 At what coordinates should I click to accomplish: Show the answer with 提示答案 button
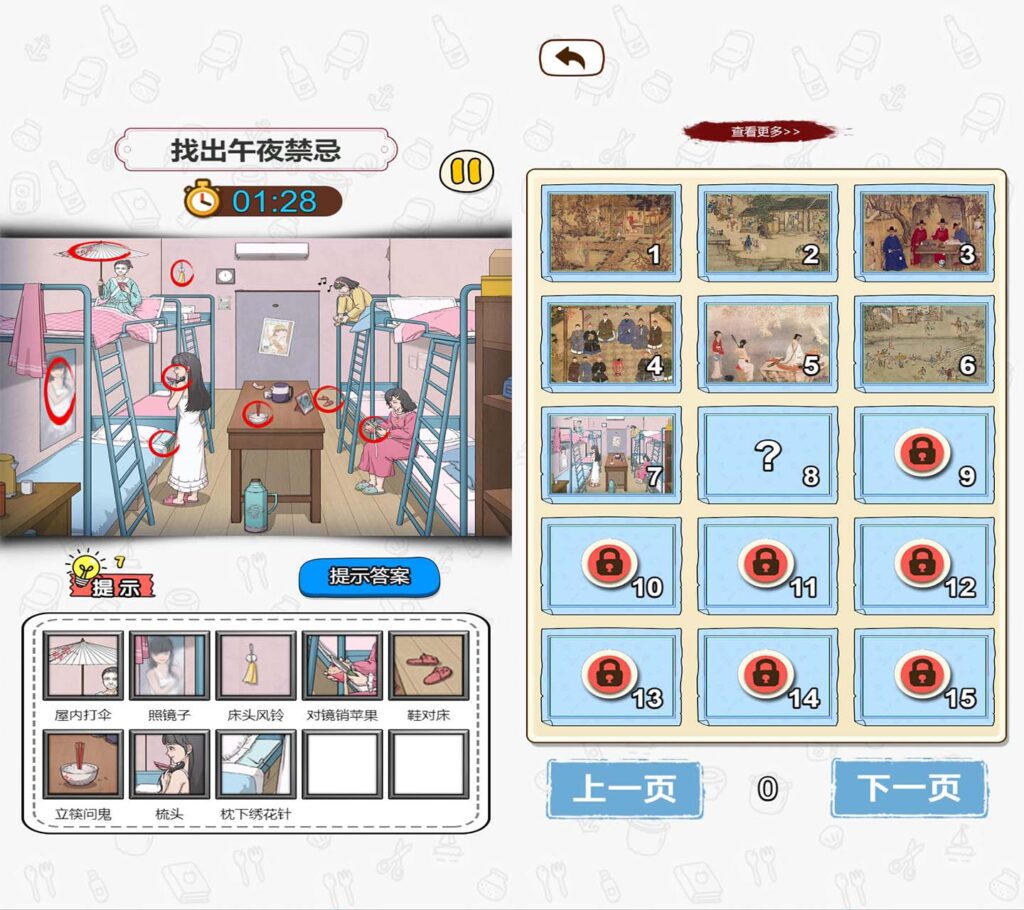(369, 577)
